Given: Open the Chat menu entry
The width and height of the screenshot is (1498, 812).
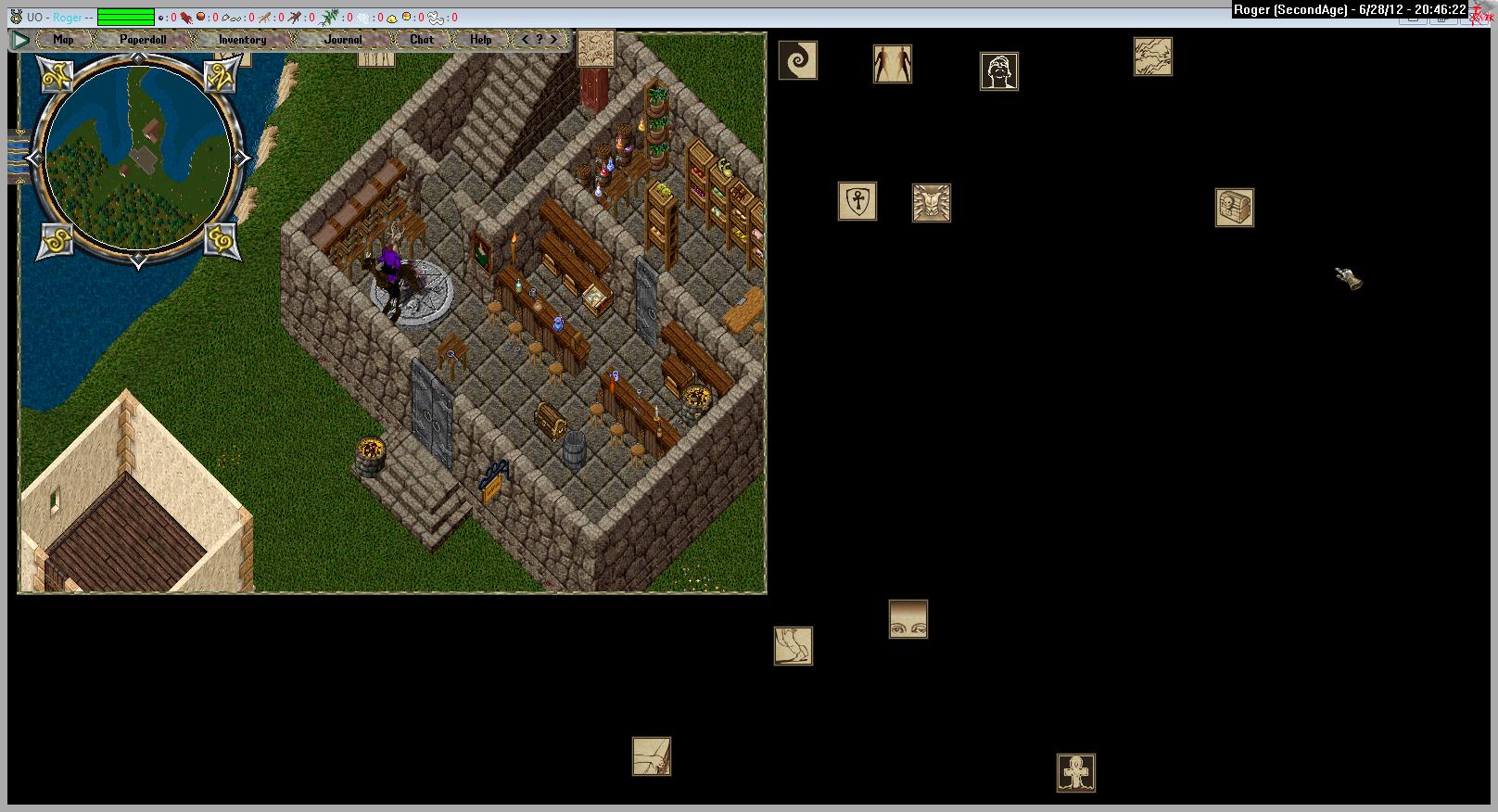Looking at the screenshot, I should coord(422,40).
